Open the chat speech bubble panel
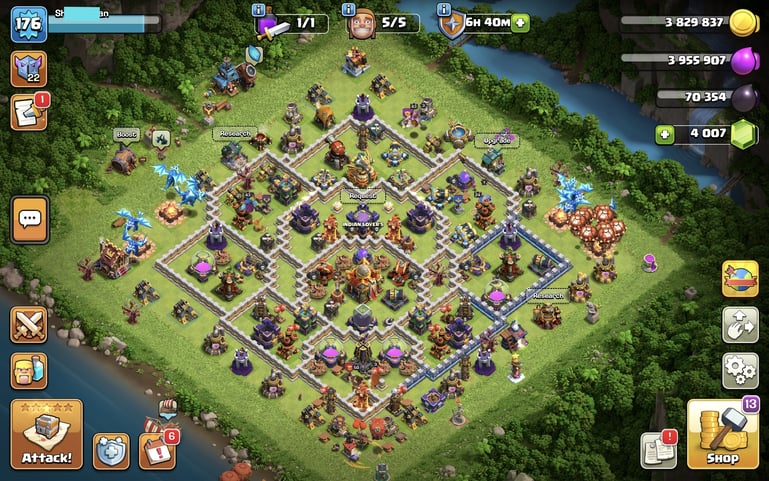Screen dimensions: 769x481 coord(30,219)
